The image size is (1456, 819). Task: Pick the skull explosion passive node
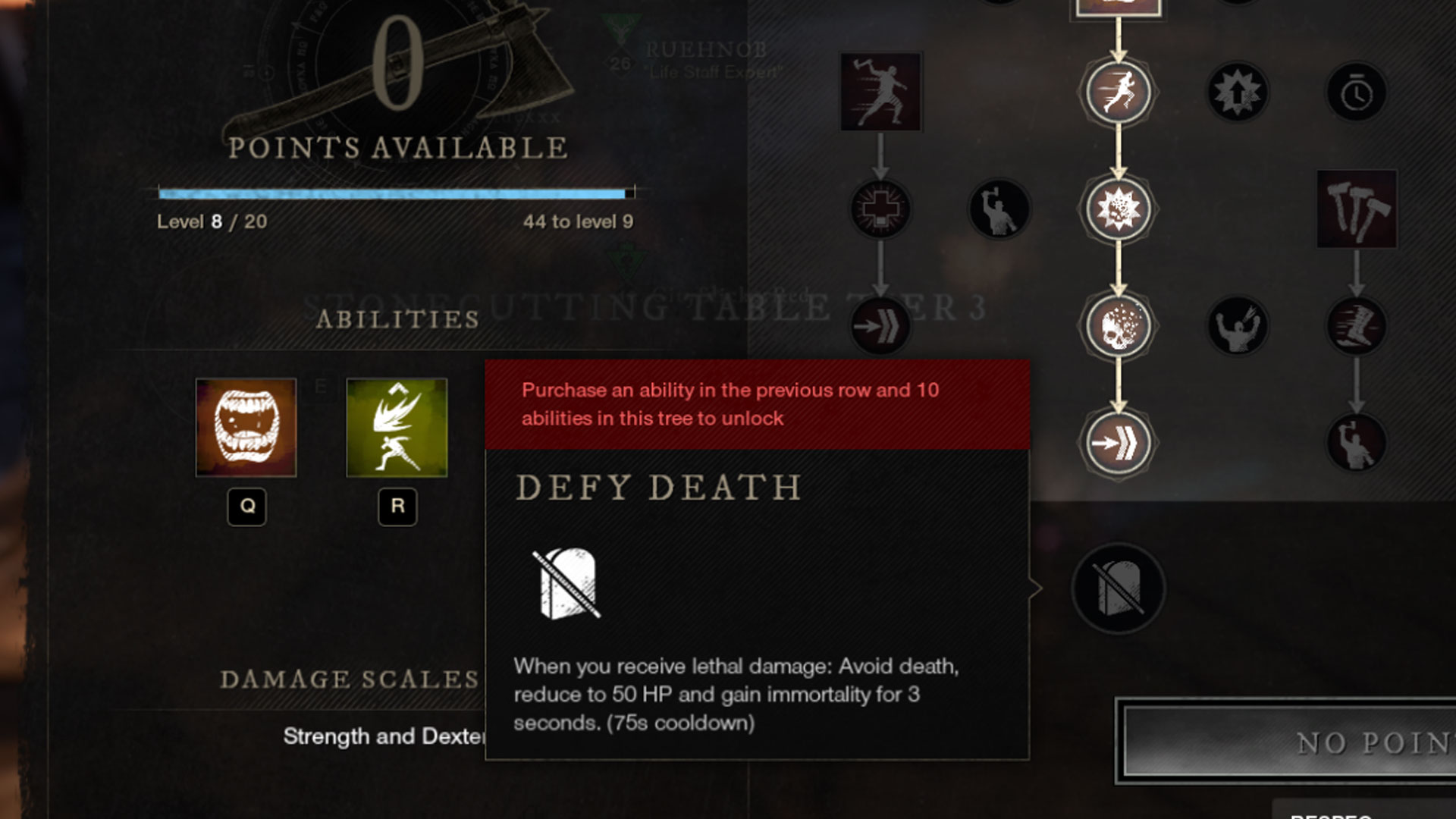1118,209
